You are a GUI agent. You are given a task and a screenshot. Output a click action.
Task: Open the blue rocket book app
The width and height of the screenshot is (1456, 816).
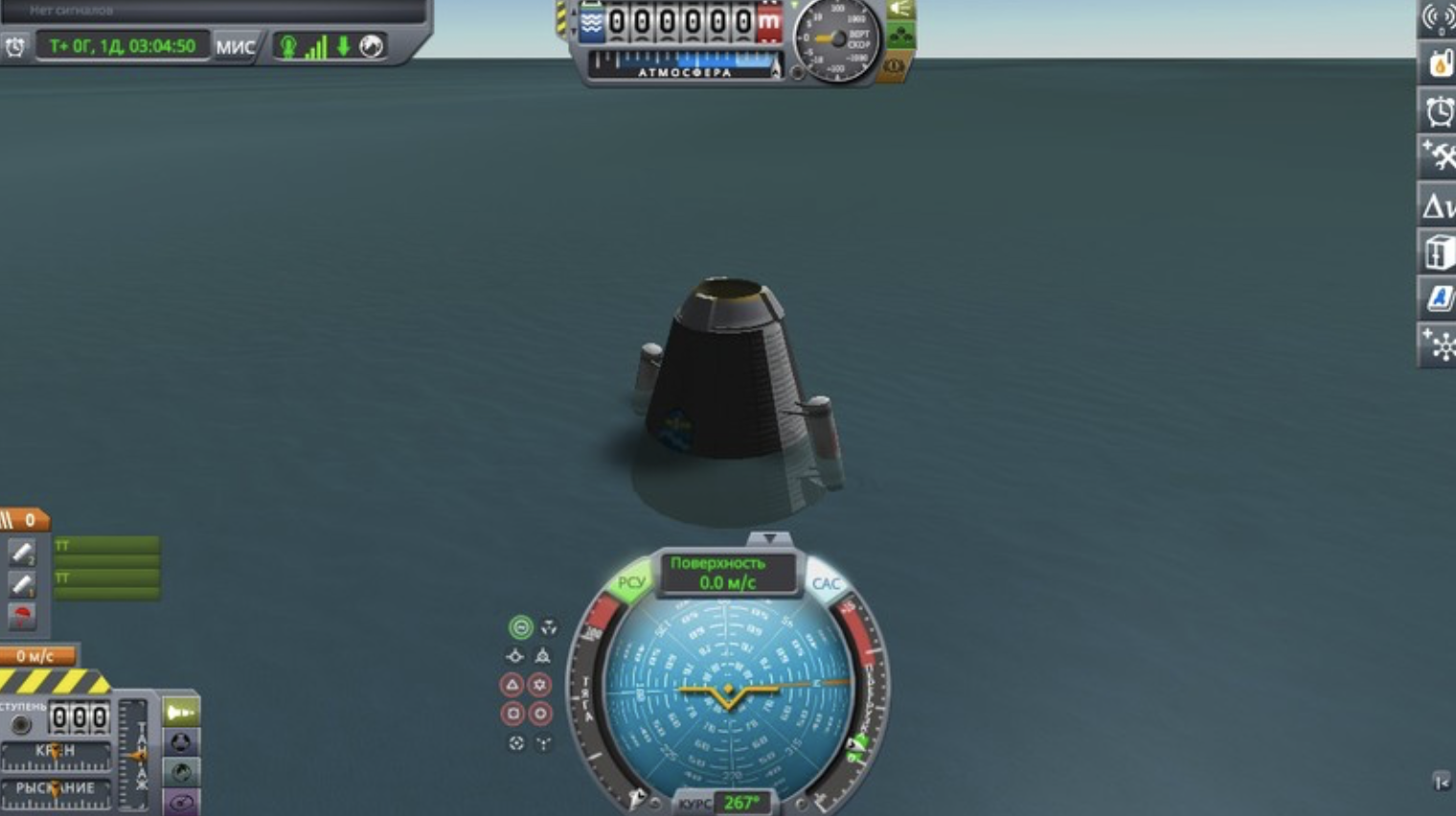coord(1439,298)
